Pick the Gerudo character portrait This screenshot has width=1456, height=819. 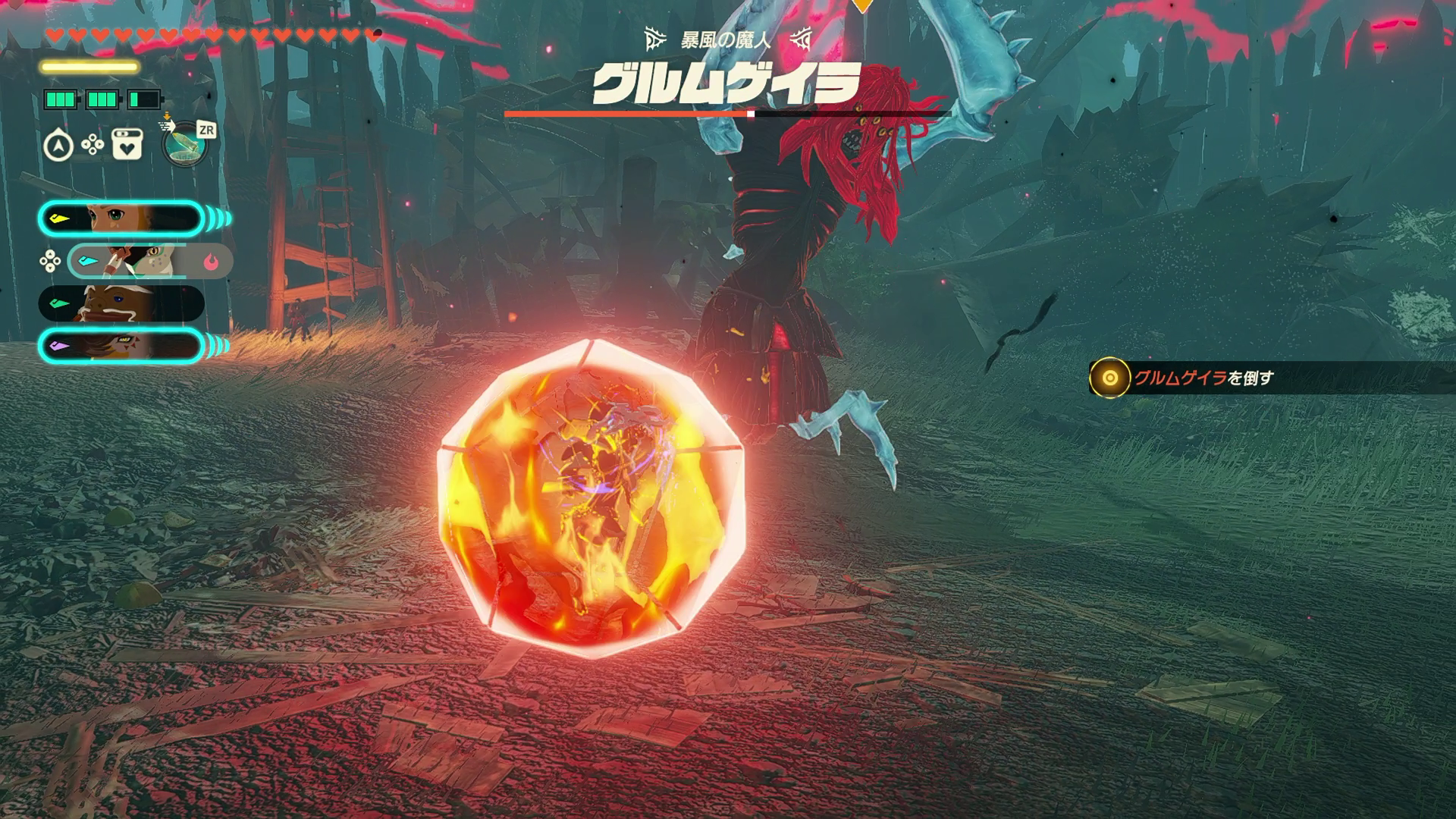[x=121, y=346]
